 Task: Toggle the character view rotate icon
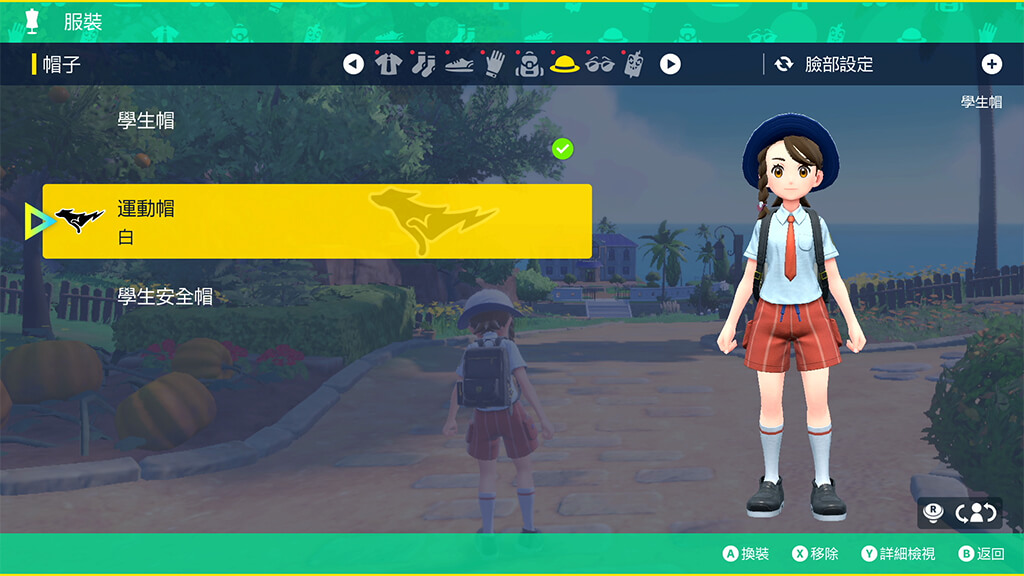[x=976, y=513]
